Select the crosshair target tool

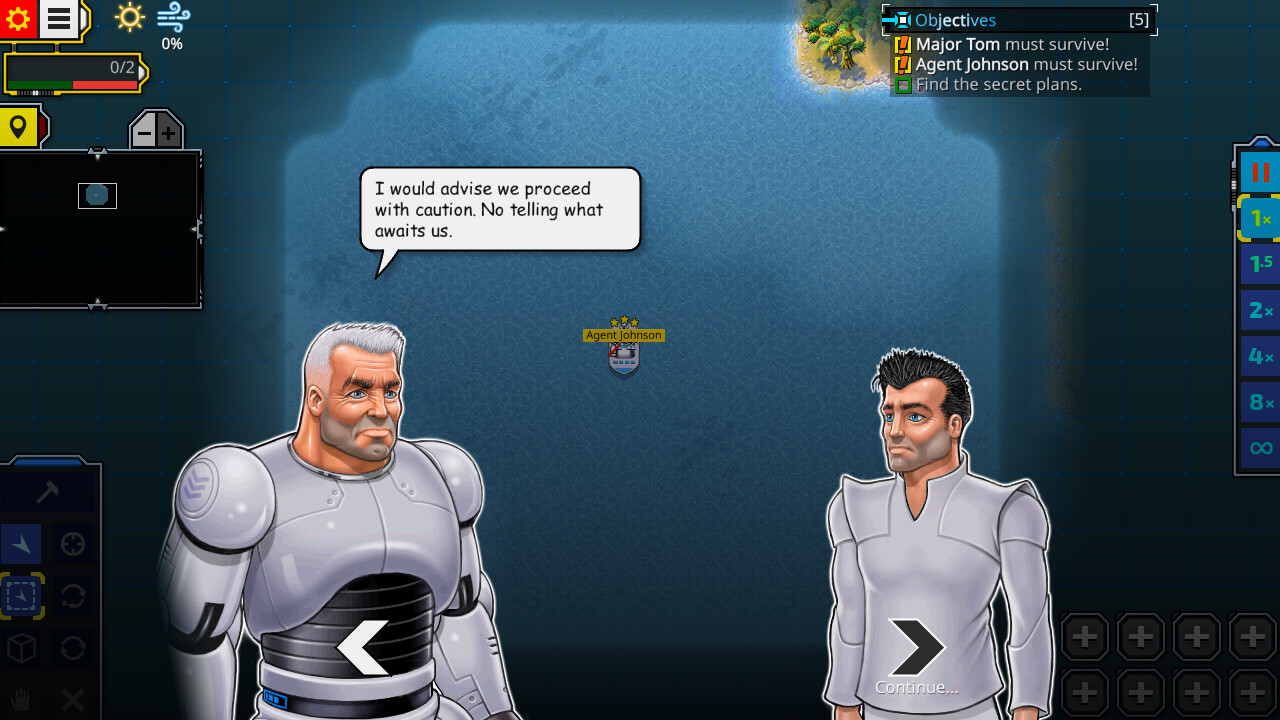[72, 544]
